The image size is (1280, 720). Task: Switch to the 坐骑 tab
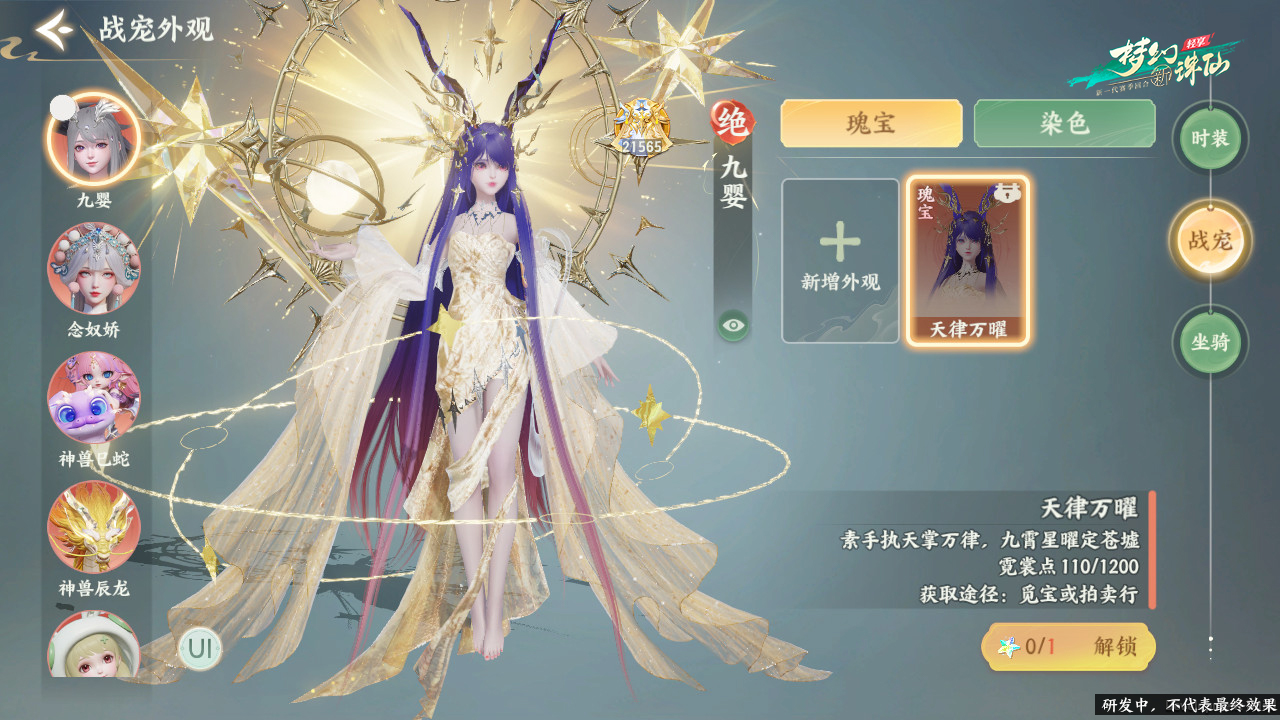1210,342
